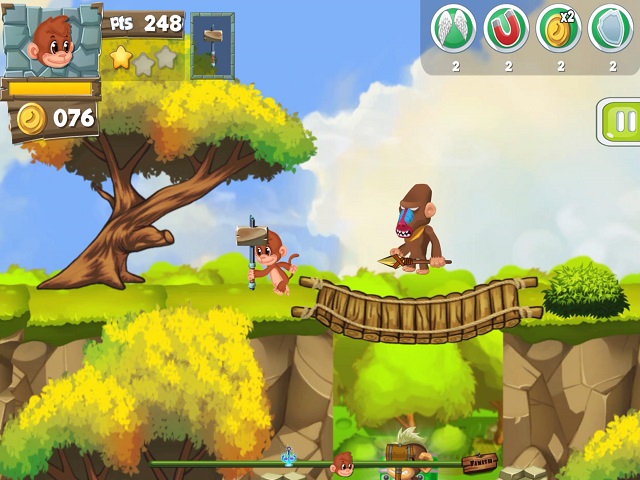Screen dimensions: 640x480
Task: Use the red magnet power-up
Action: tap(506, 29)
